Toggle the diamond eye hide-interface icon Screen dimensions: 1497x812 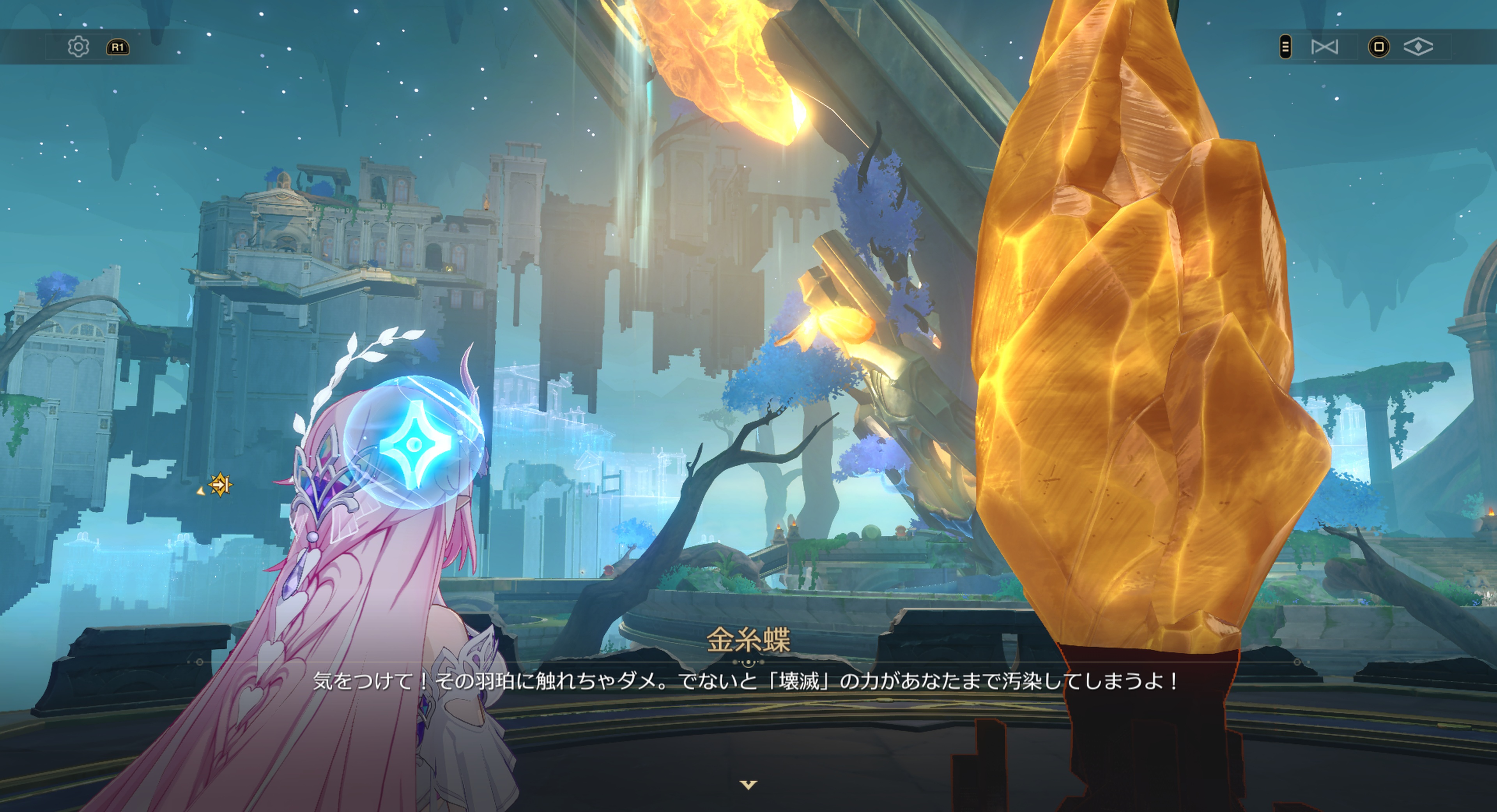tap(1417, 46)
